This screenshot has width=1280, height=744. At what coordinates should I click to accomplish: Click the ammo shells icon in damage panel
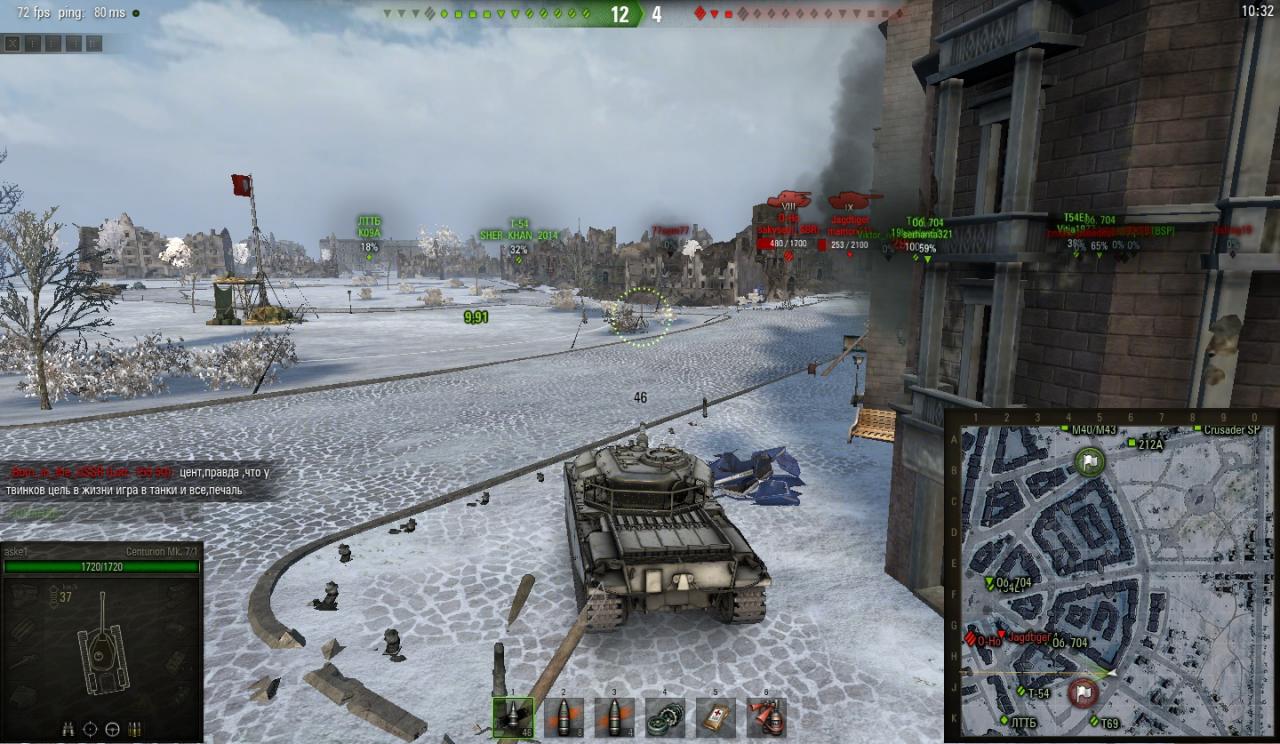click(x=134, y=729)
